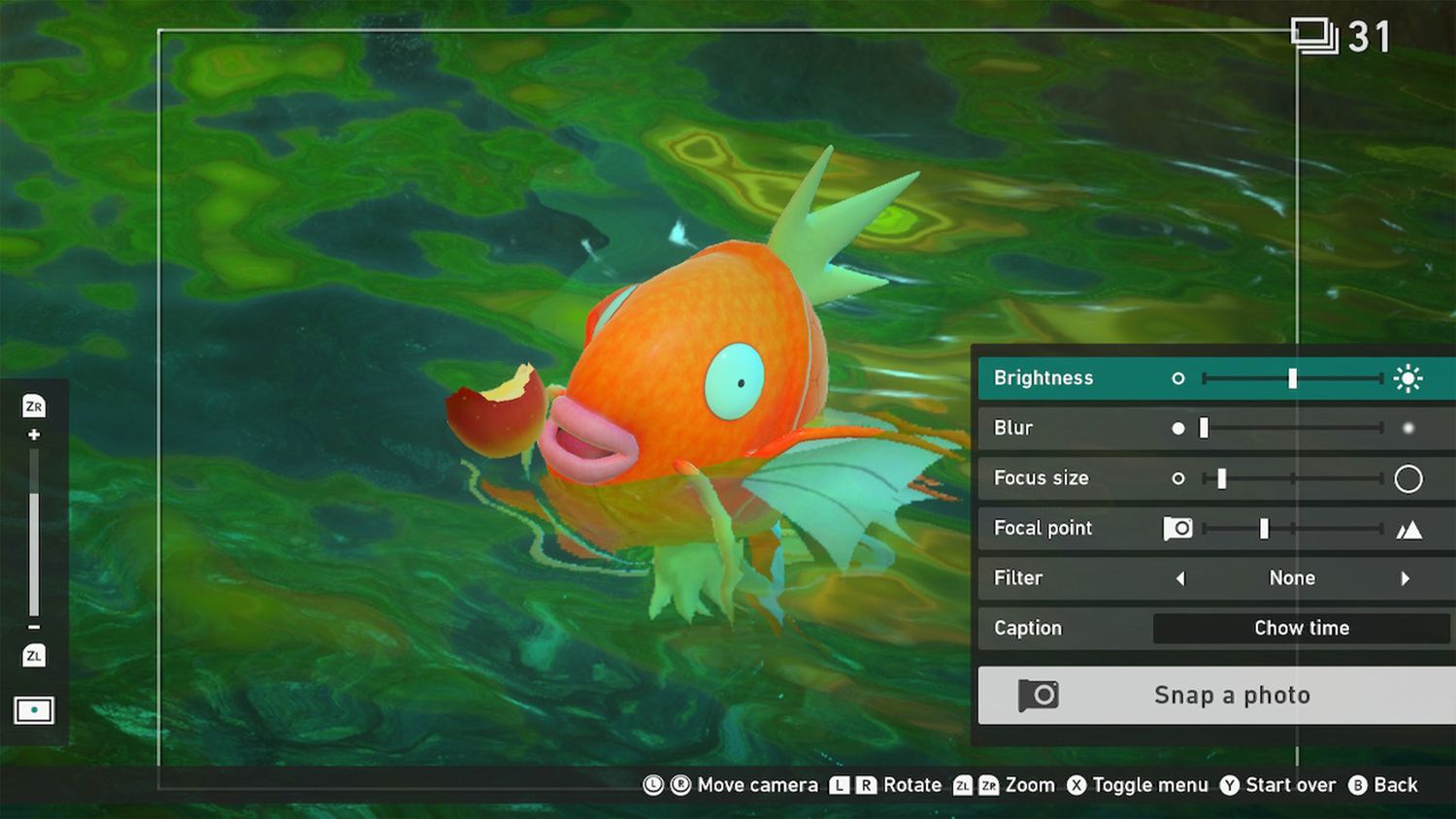The height and width of the screenshot is (819, 1456).
Task: Toggle the frame display icon
Action: coord(34,710)
